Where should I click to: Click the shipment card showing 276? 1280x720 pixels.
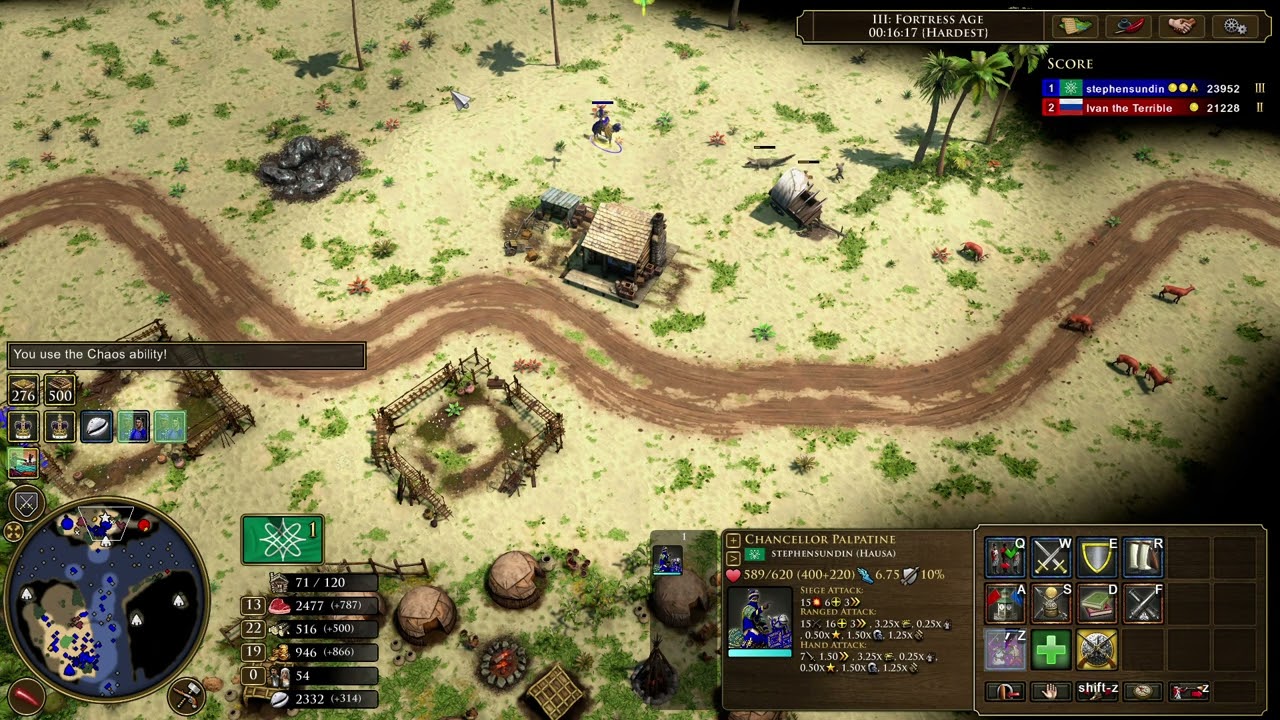(x=23, y=391)
